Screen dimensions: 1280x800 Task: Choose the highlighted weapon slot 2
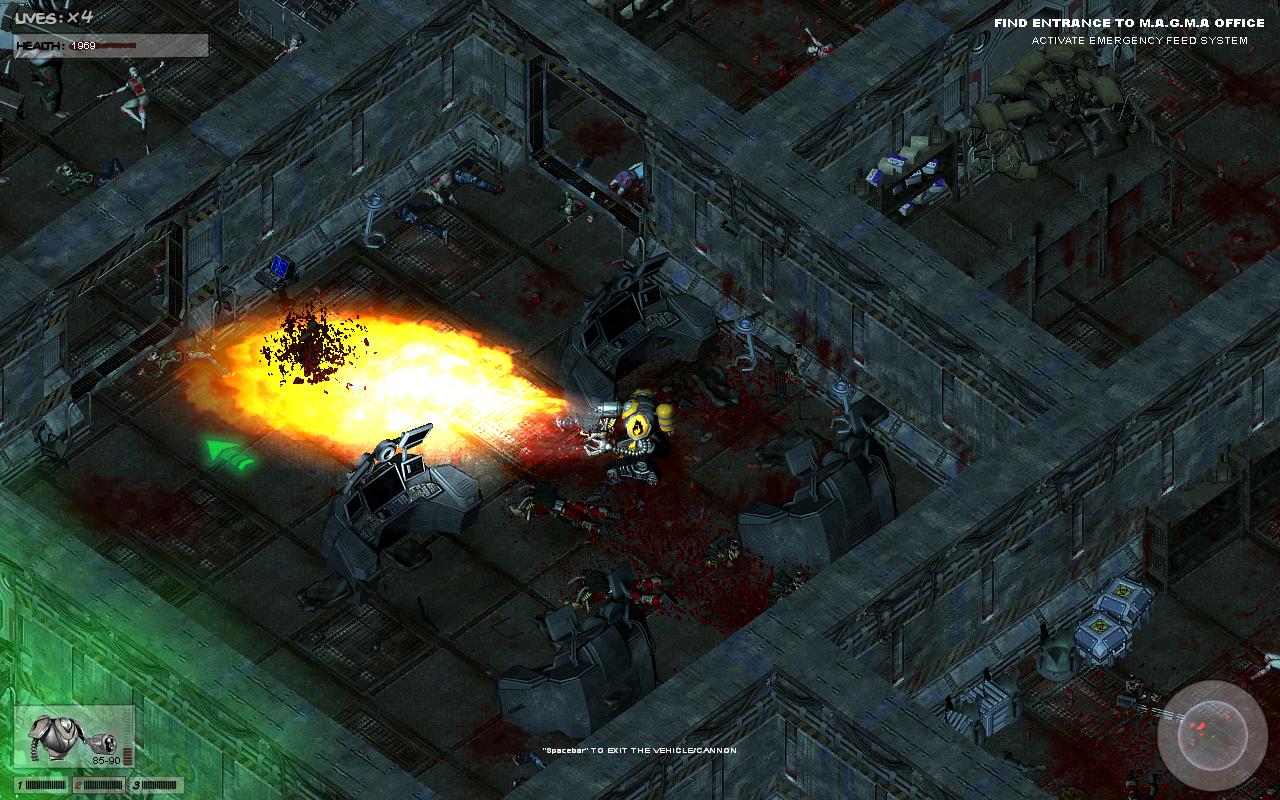(x=99, y=785)
